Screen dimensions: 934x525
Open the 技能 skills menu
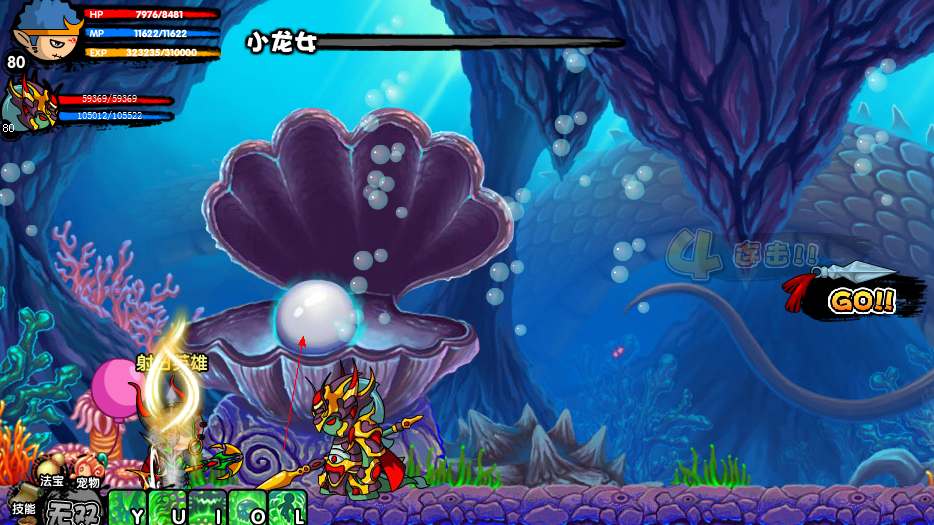click(x=23, y=507)
